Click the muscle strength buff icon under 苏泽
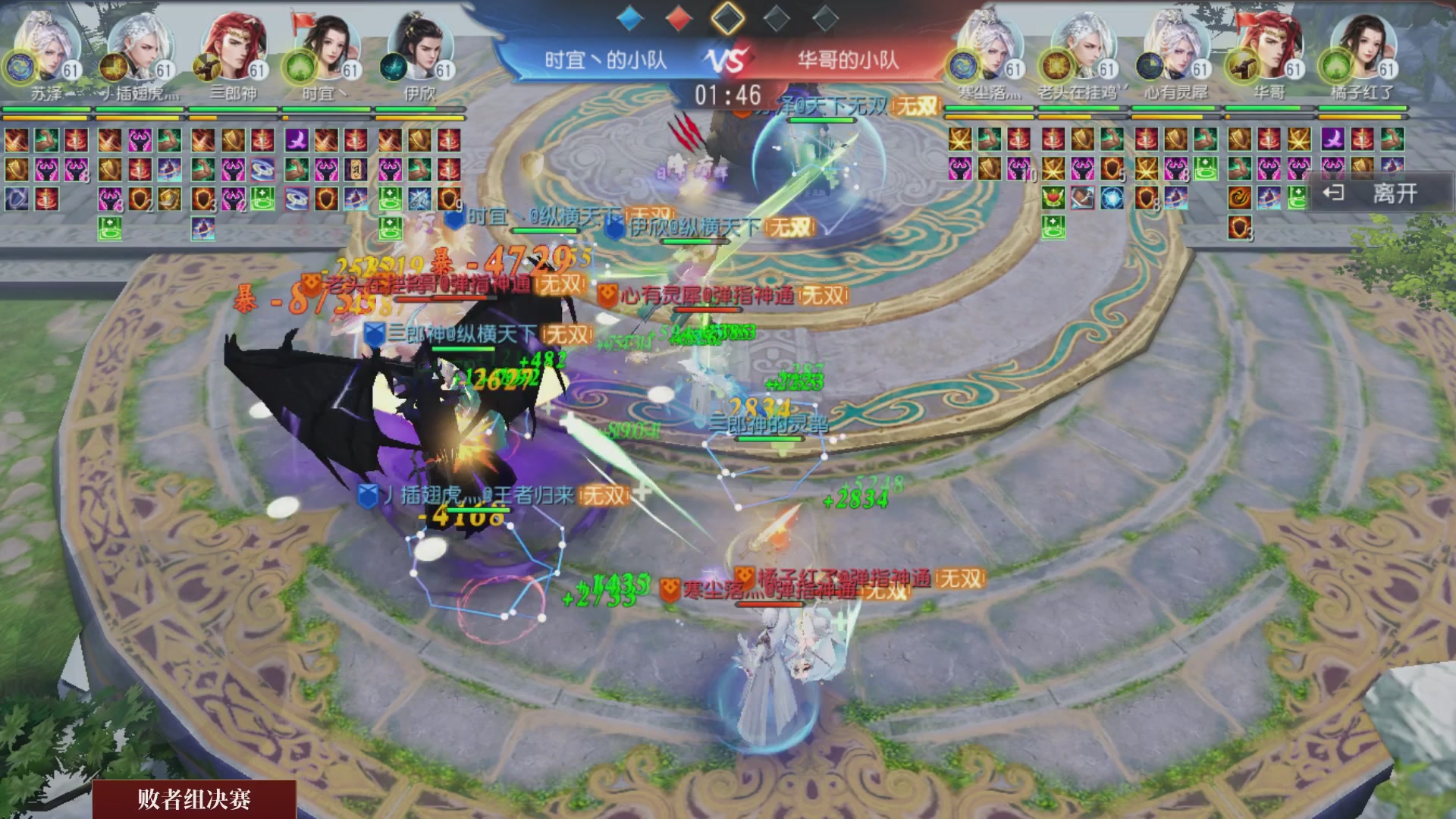The height and width of the screenshot is (819, 1456). coord(45,139)
